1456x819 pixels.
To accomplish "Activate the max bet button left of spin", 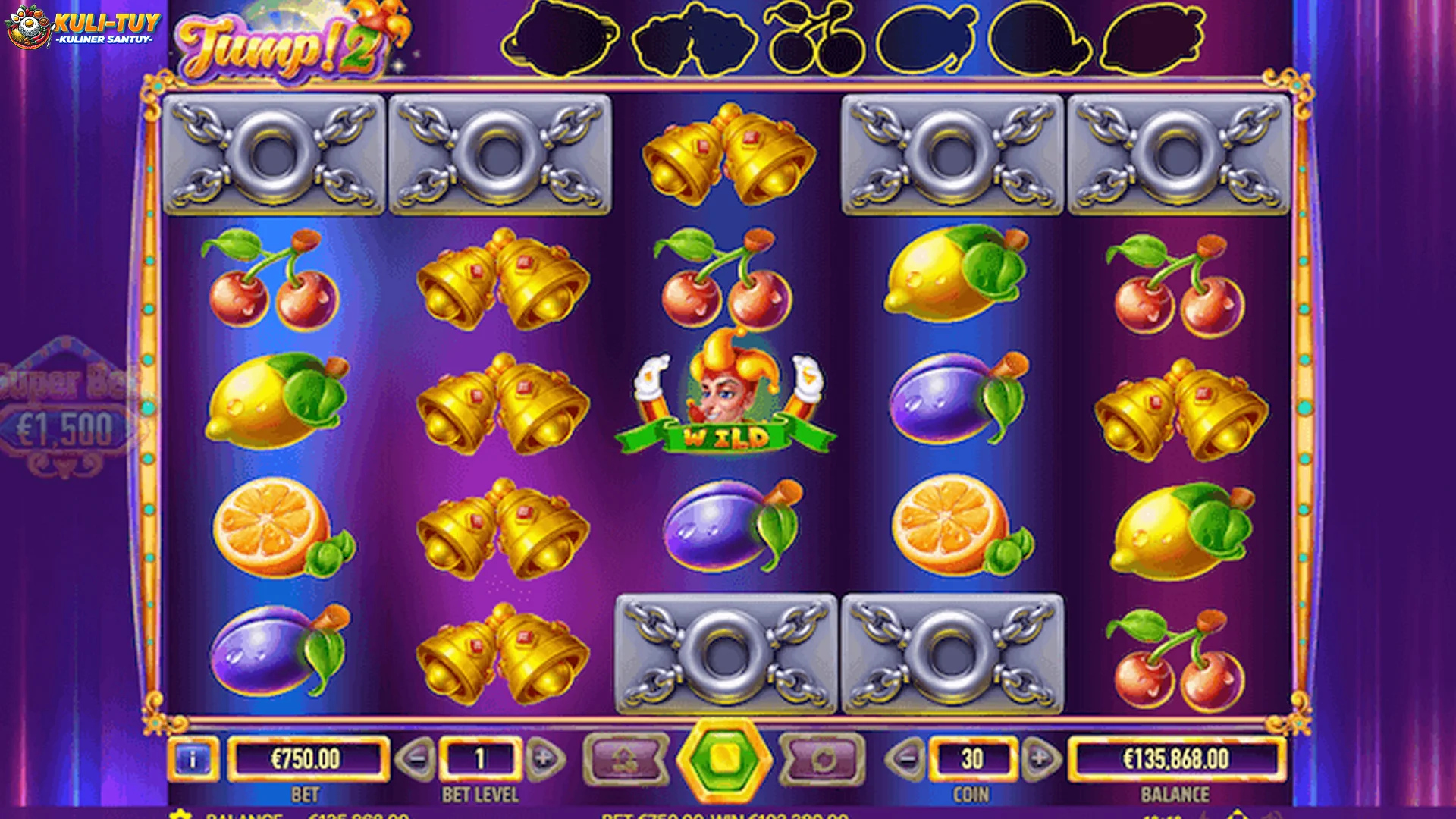I will [x=626, y=758].
